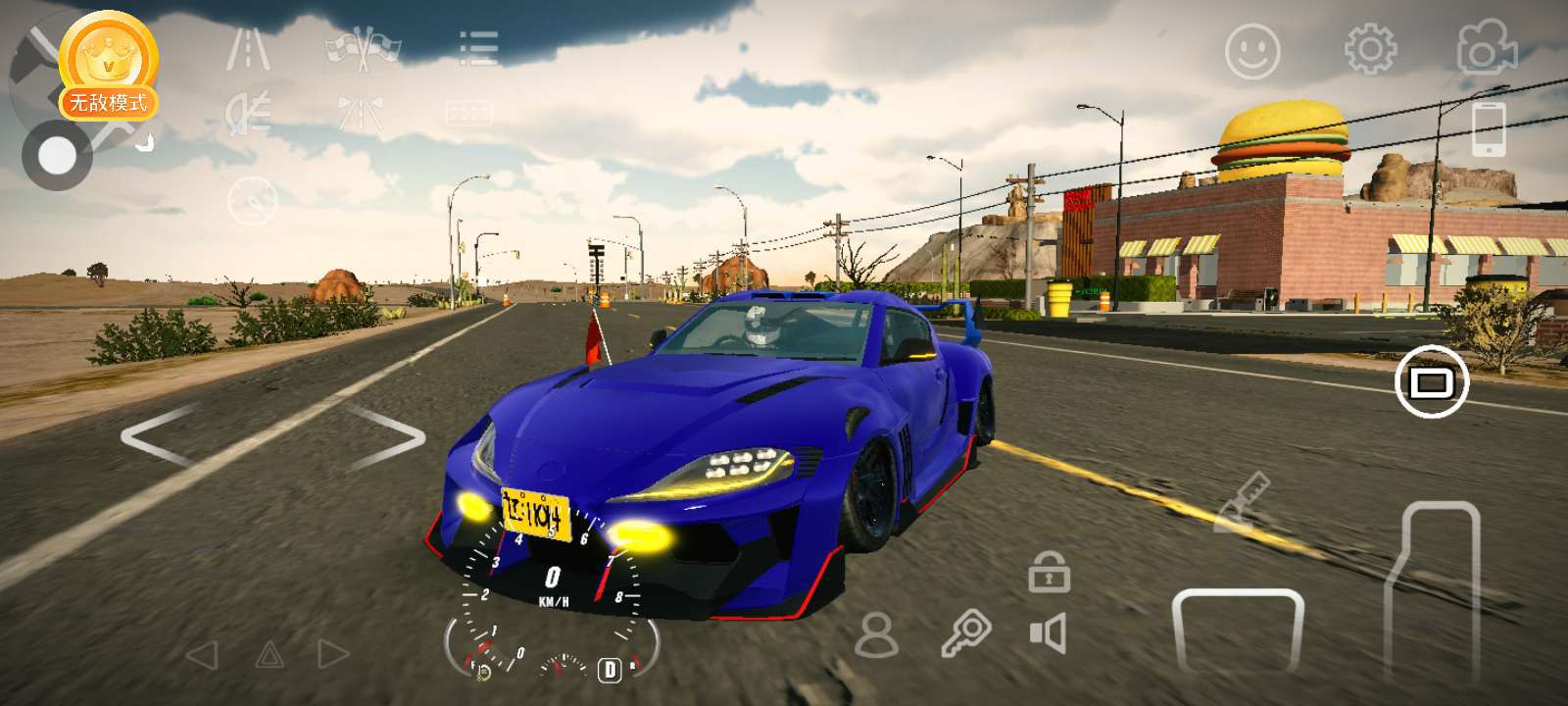This screenshot has width=1568, height=706.
Task: Tap the speedometer gauge icon below headlights
Action: [252, 201]
